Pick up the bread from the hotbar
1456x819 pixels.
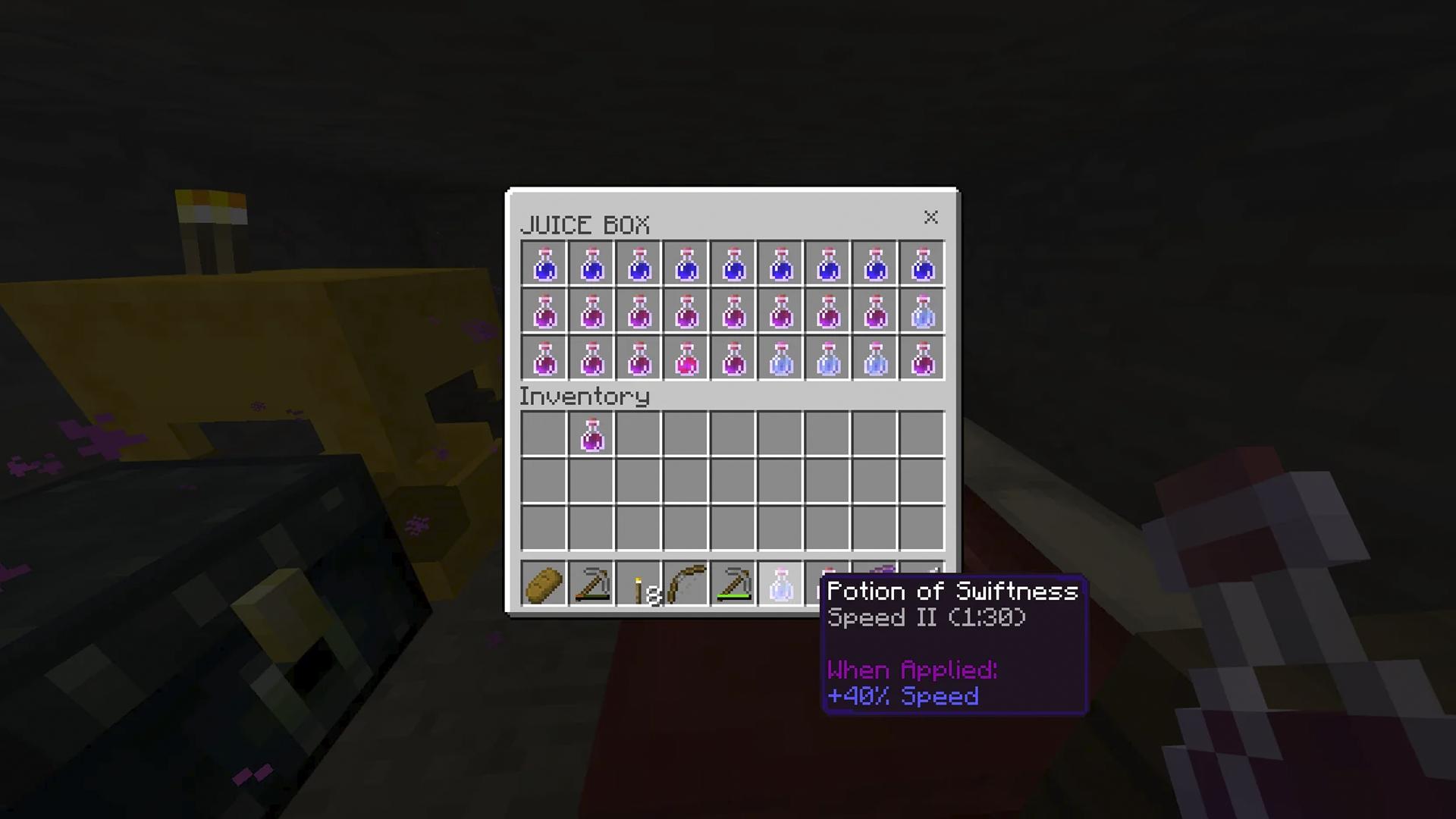pyautogui.click(x=544, y=582)
